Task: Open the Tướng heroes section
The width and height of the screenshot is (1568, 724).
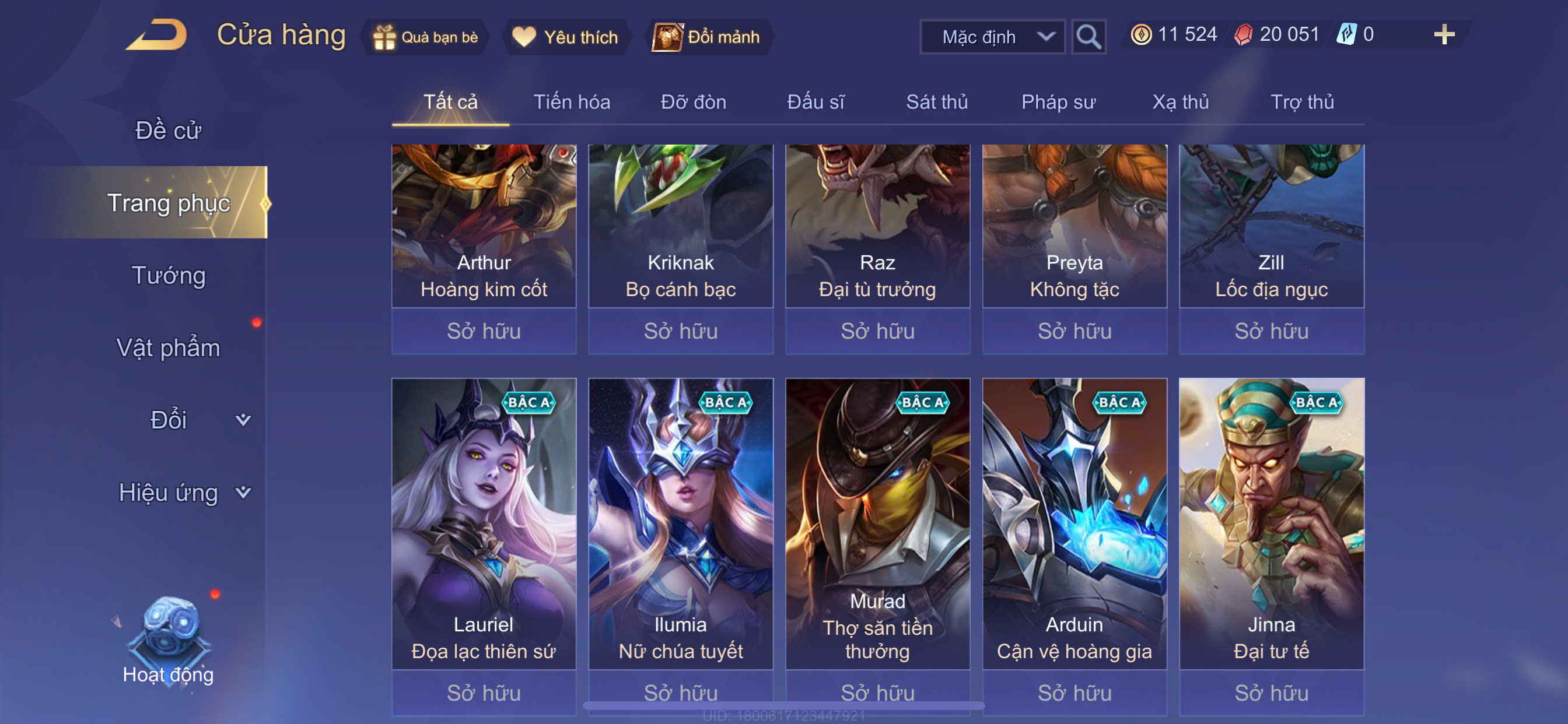Action: point(169,276)
